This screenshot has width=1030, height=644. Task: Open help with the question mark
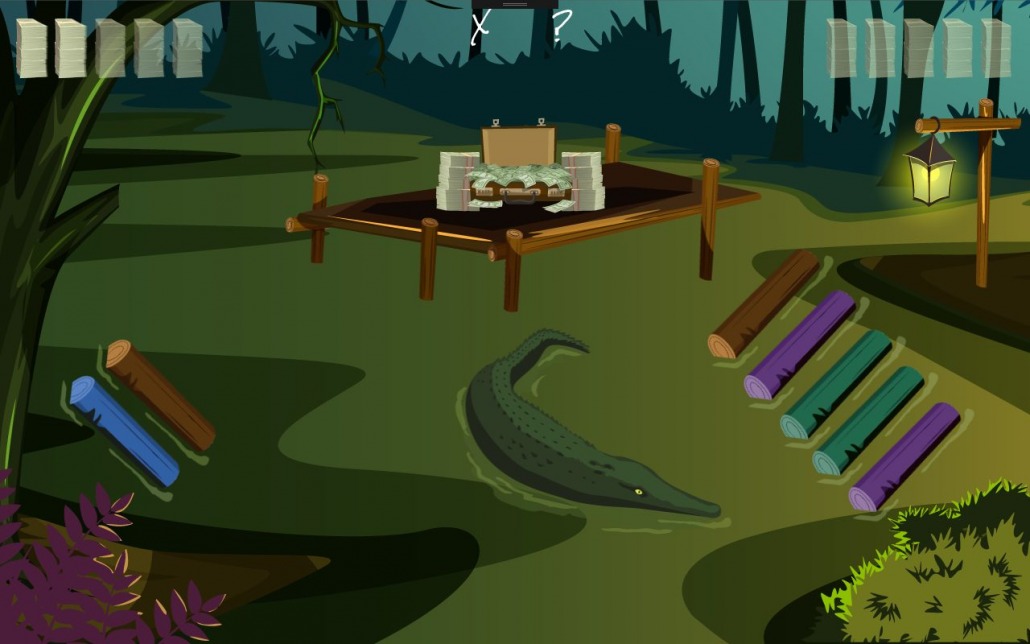561,26
